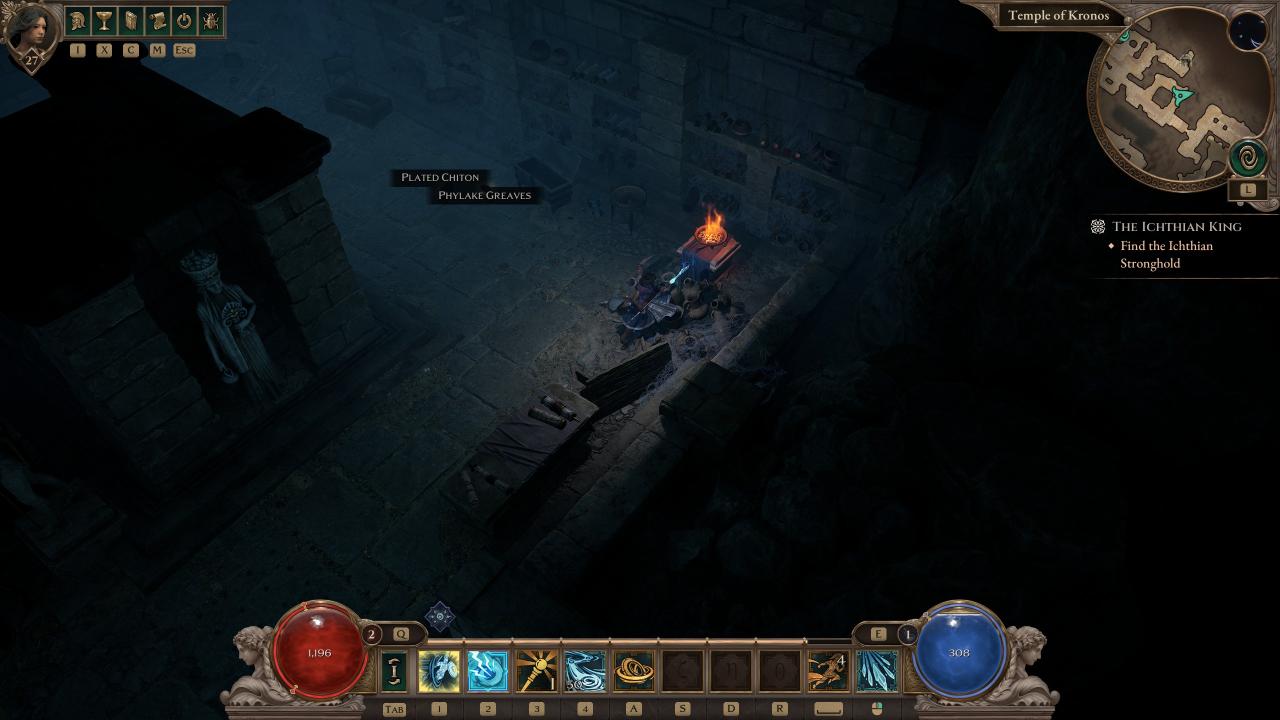1280x720 pixels.
Task: Activate the blue whirlwind skill
Action: coord(585,671)
